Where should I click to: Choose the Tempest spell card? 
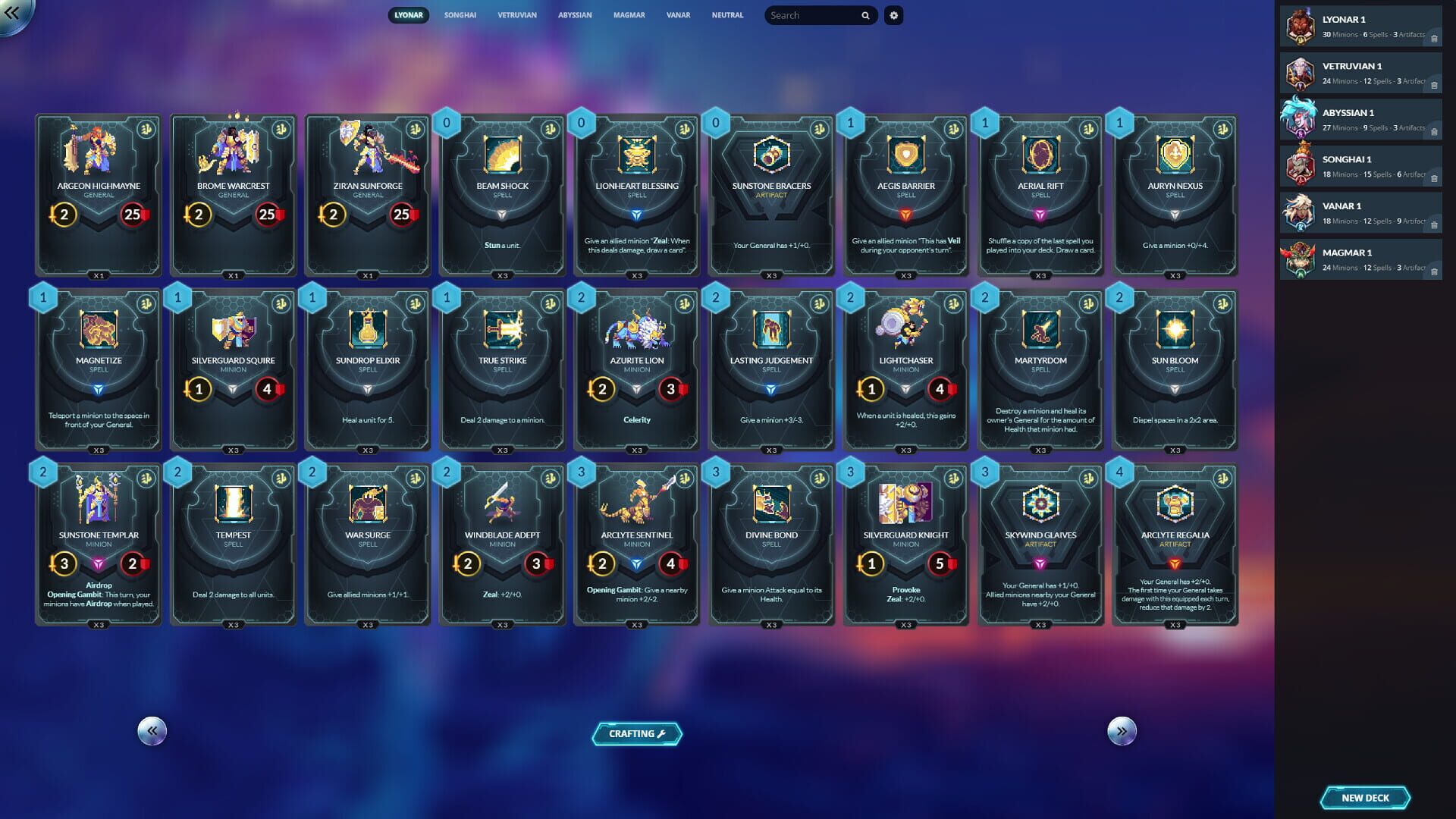[x=233, y=544]
